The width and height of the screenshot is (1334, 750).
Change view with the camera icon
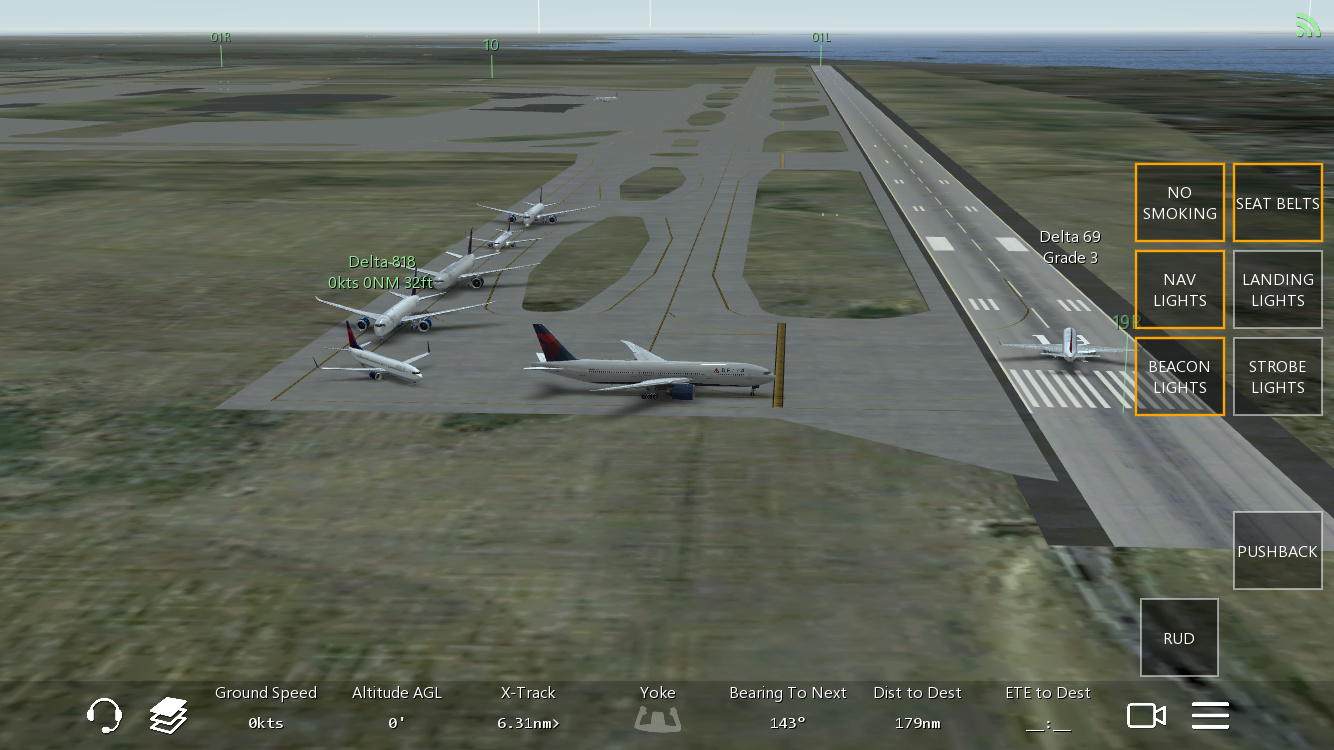point(1146,716)
